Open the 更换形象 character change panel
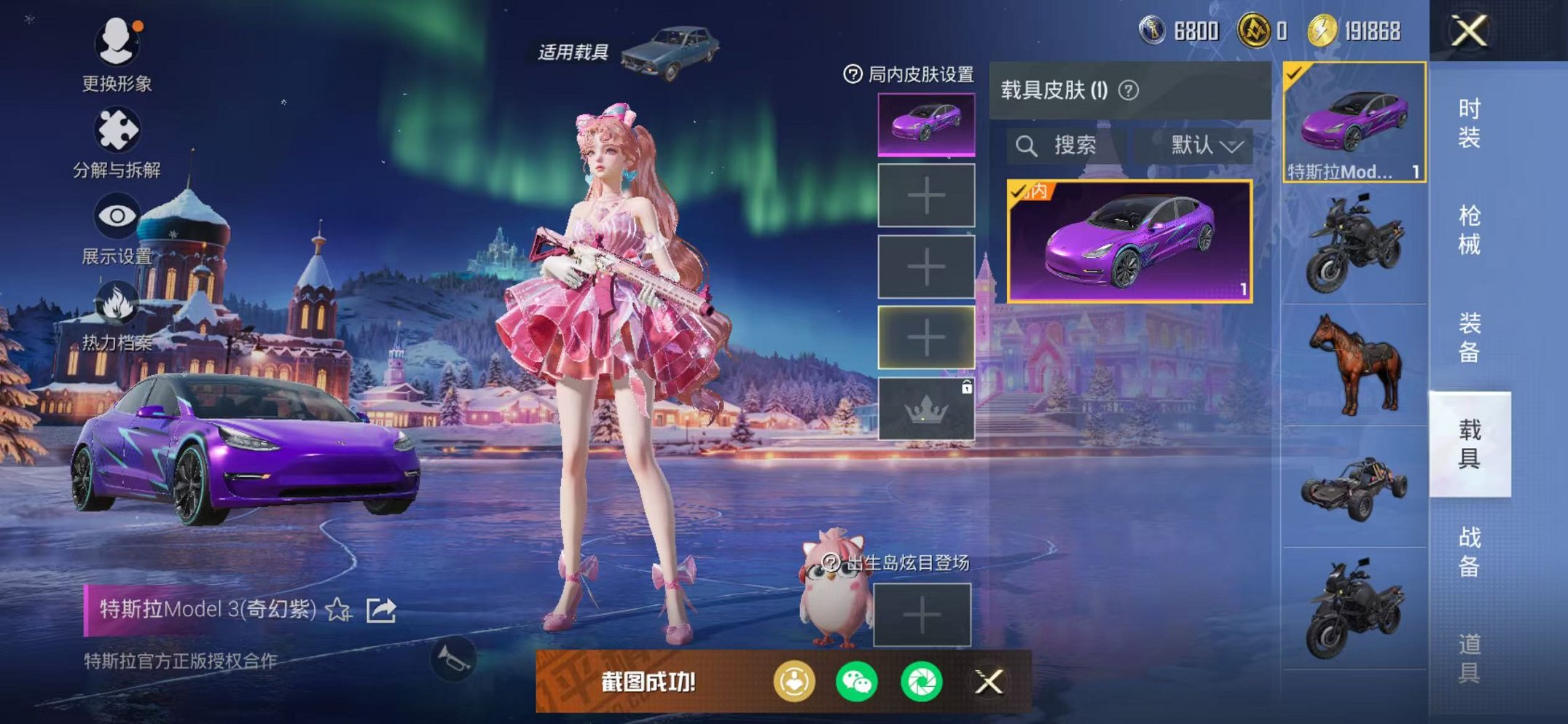This screenshot has width=1568, height=724. pyautogui.click(x=117, y=40)
